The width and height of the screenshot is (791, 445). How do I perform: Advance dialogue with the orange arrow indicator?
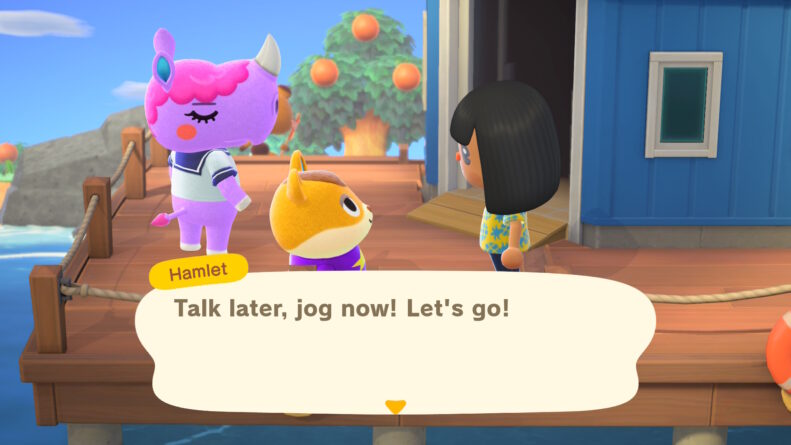395,407
